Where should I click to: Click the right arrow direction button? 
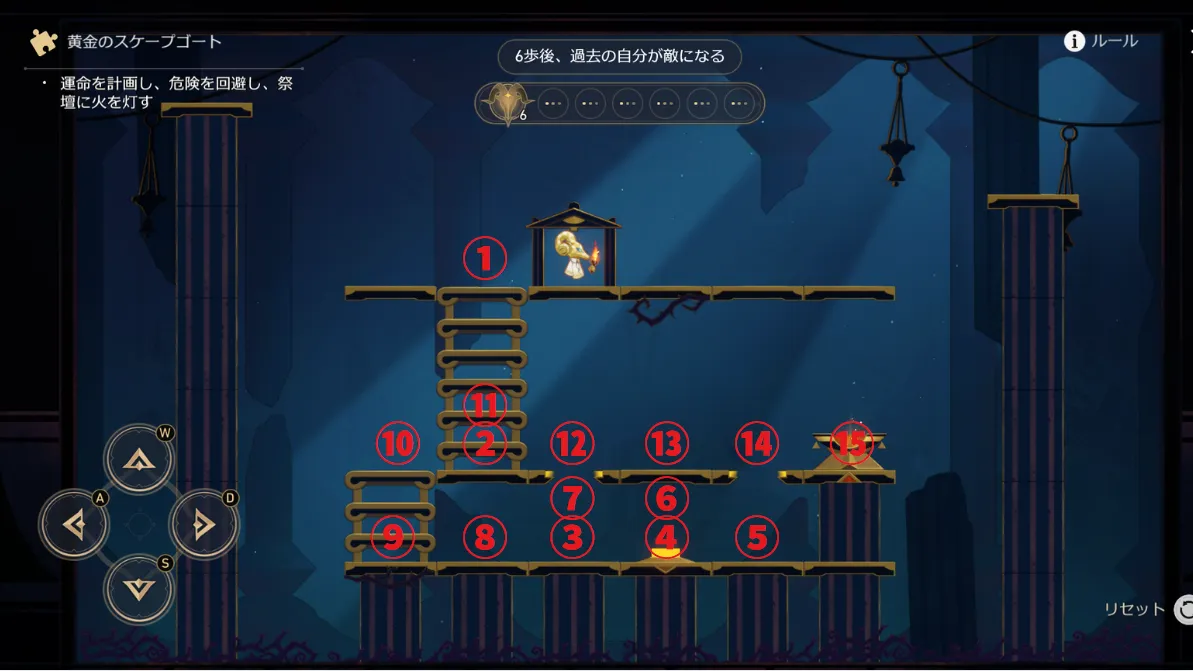tap(203, 524)
